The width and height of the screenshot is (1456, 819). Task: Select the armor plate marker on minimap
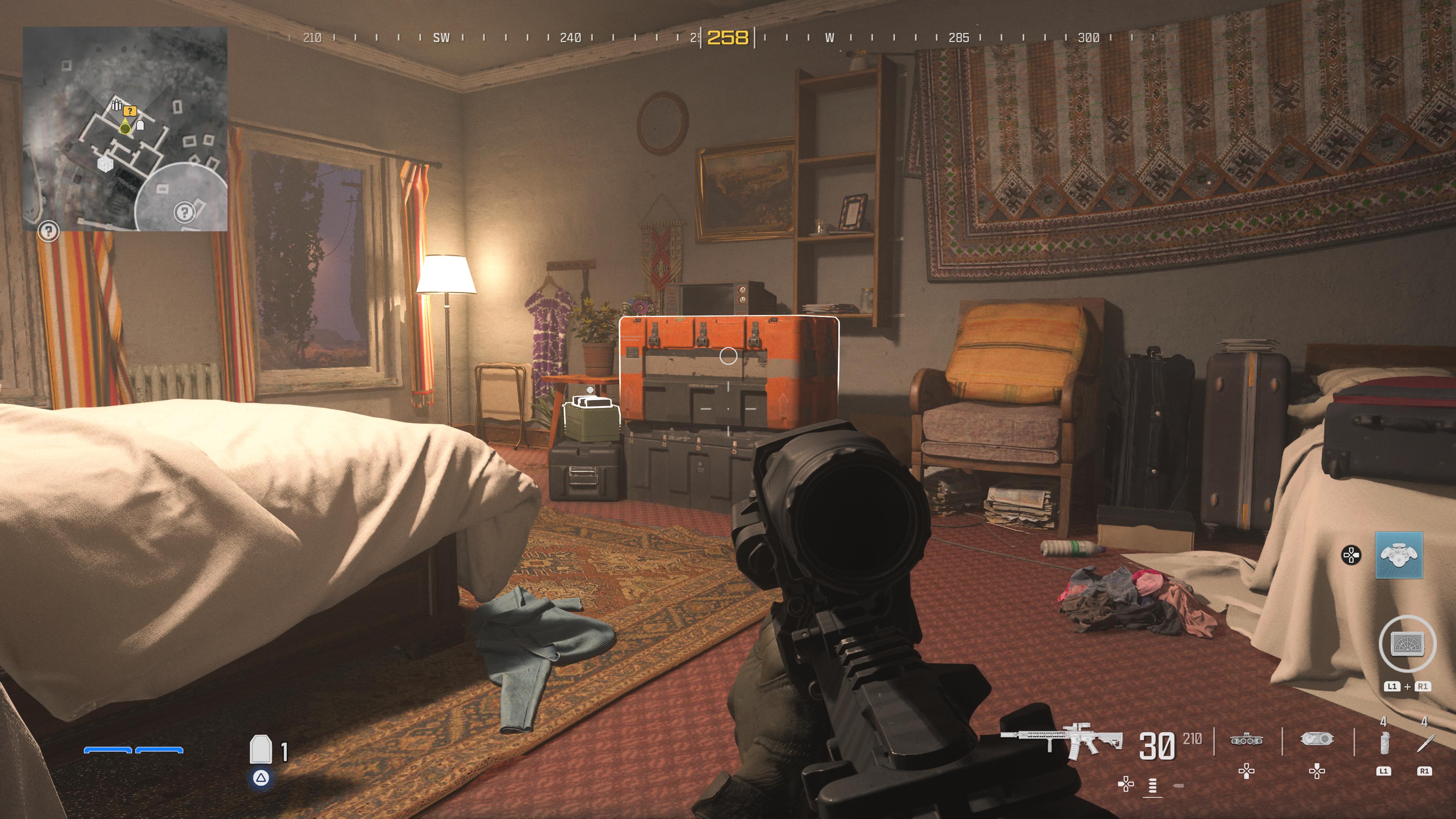coord(141,125)
